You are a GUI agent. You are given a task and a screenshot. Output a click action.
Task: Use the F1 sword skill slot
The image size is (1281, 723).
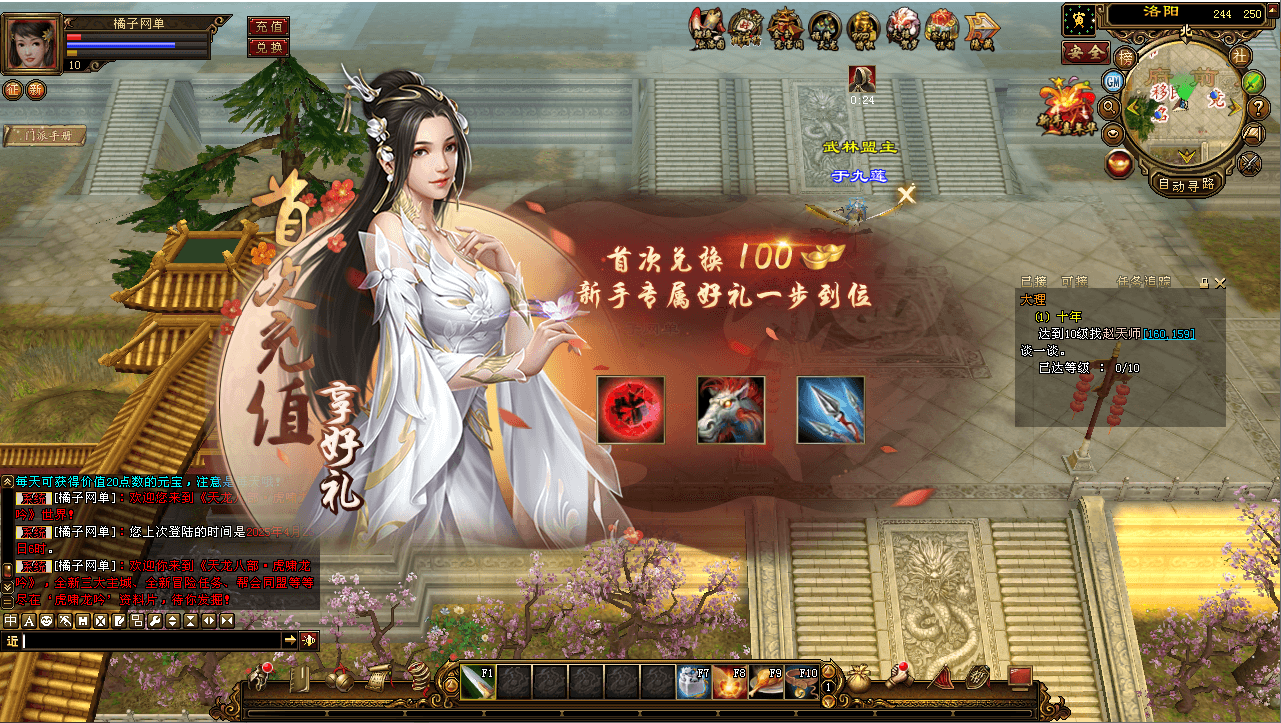477,681
